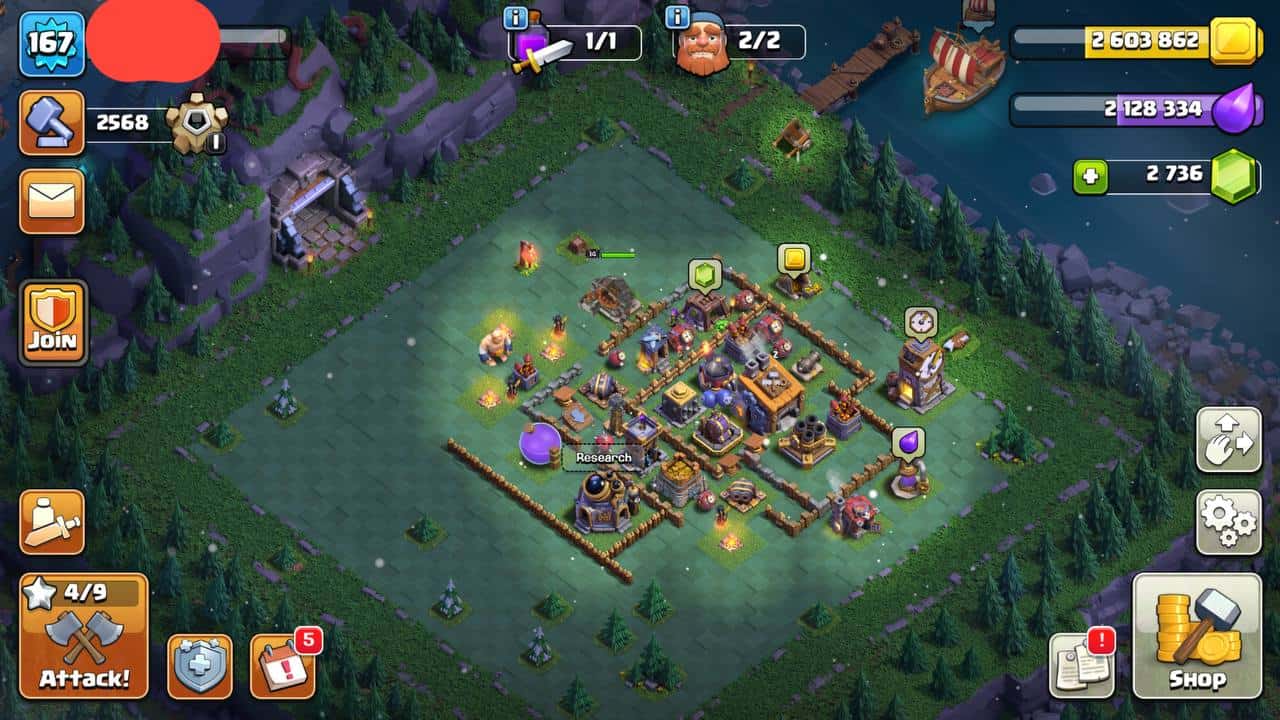
Task: Open the layout editor hand-arrow button
Action: pos(1228,439)
